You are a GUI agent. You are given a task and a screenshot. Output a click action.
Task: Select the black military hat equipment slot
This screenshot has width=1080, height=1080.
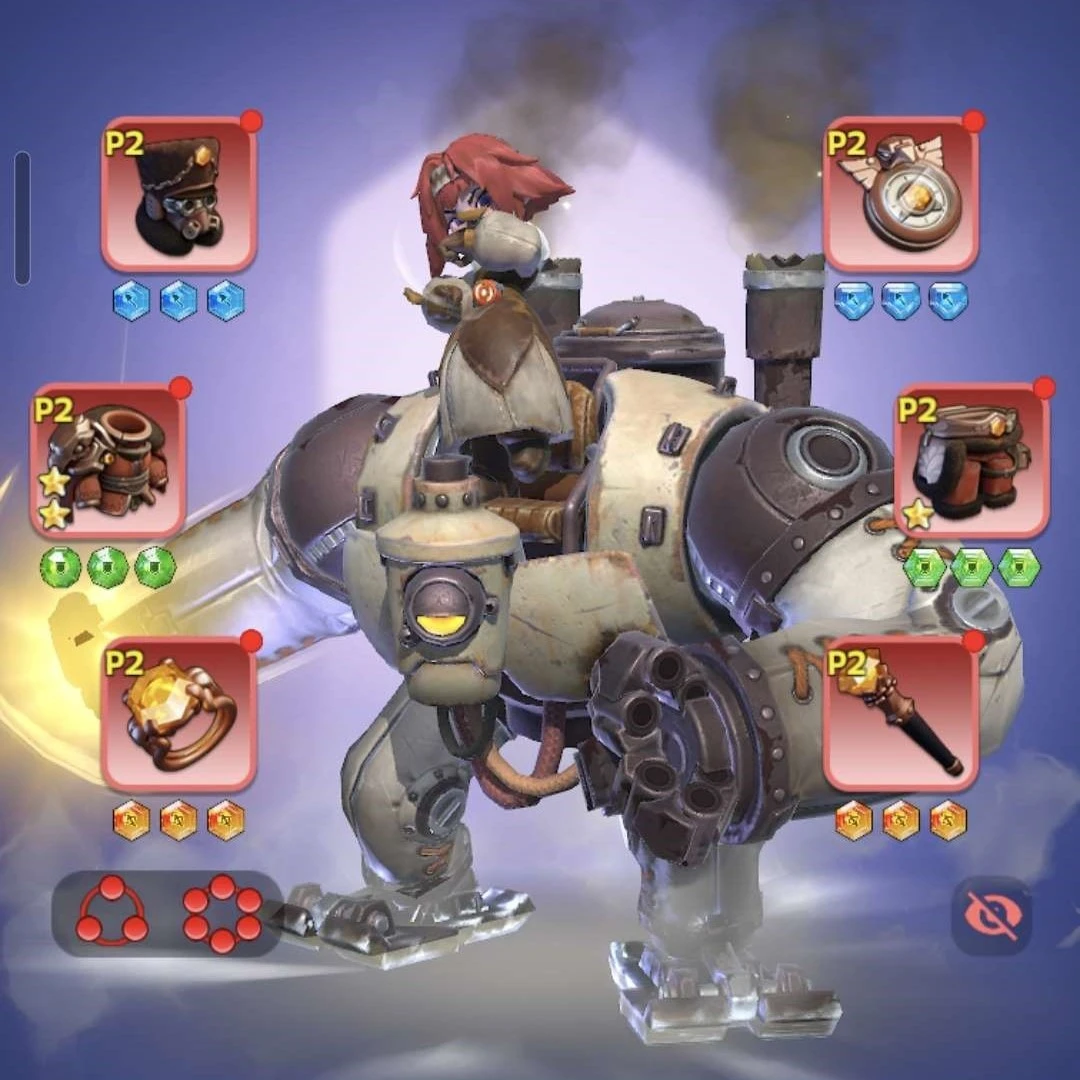click(179, 195)
